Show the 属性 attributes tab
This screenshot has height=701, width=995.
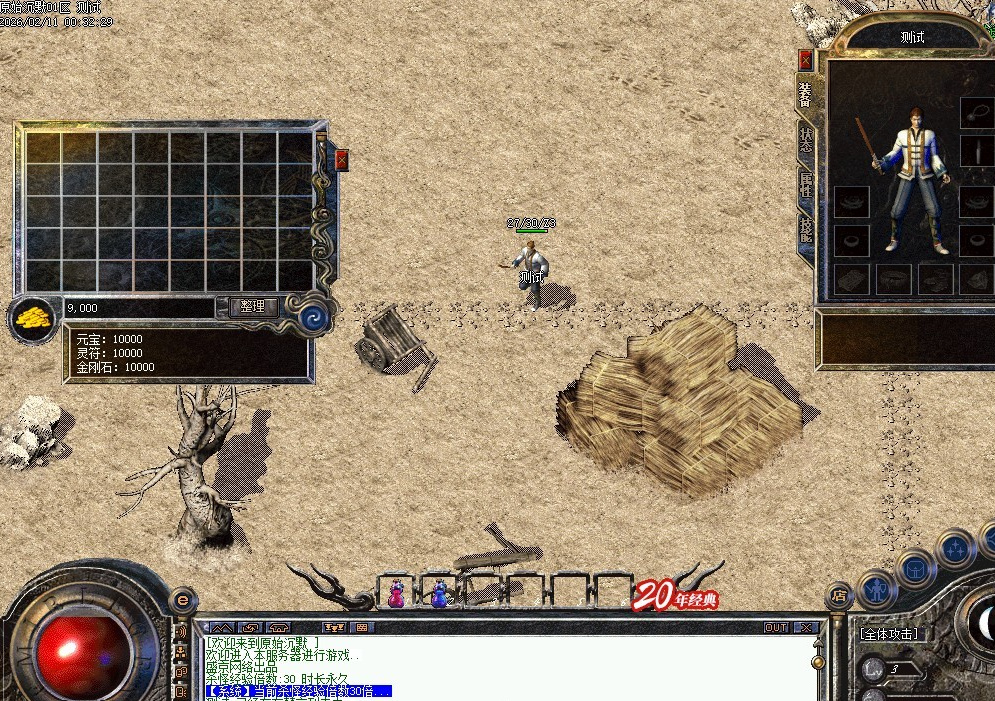point(805,186)
